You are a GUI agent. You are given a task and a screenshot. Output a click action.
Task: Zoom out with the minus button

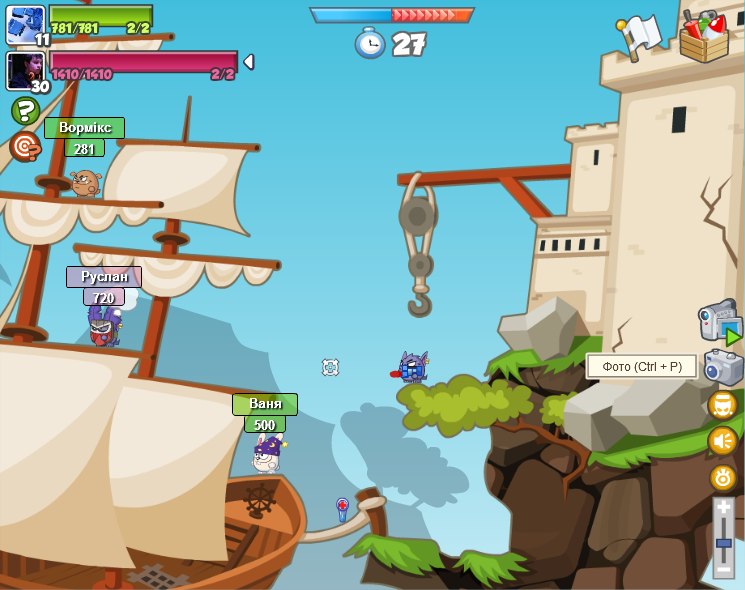tap(723, 568)
